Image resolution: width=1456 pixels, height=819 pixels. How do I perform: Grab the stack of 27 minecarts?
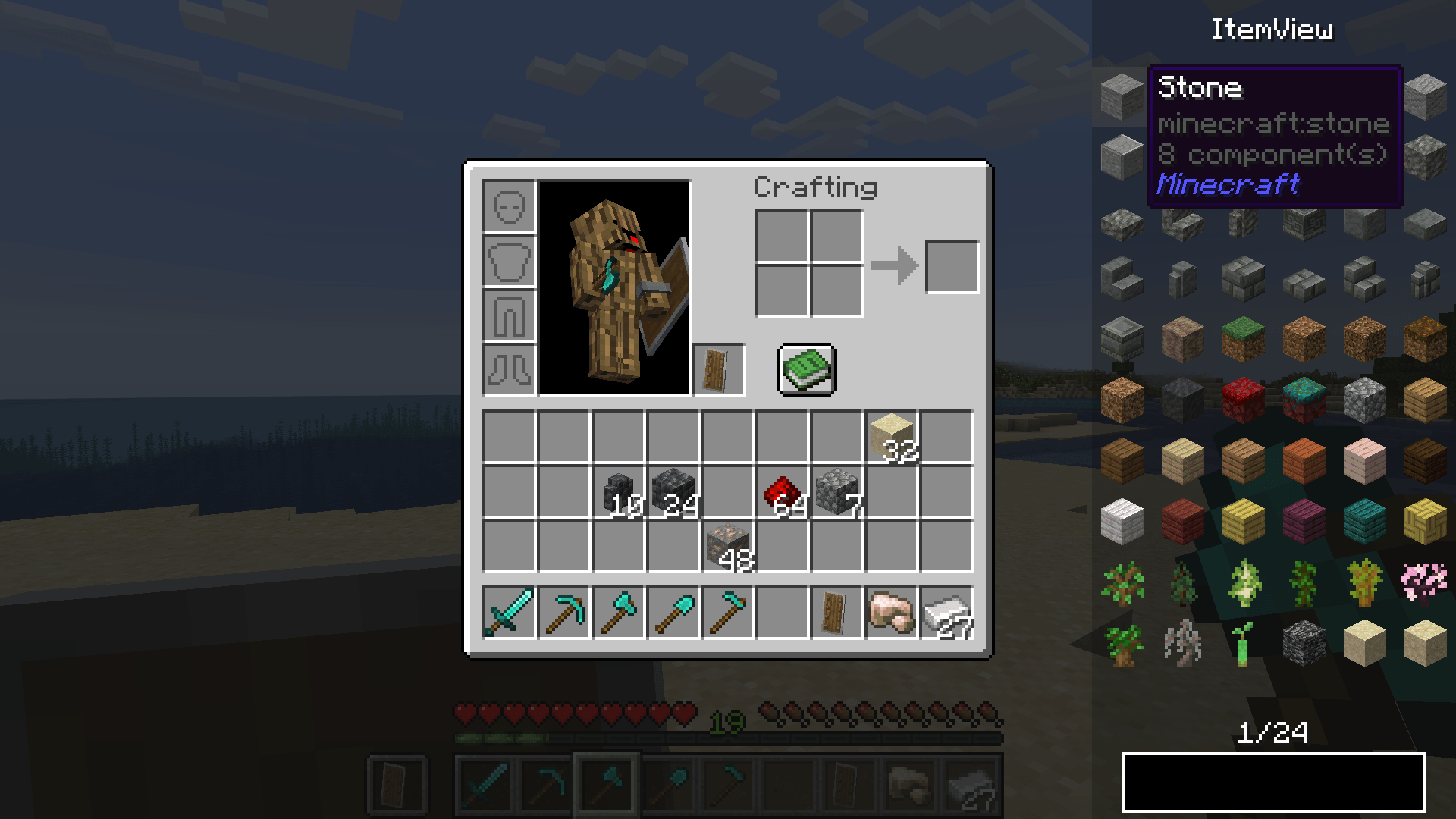(x=946, y=613)
